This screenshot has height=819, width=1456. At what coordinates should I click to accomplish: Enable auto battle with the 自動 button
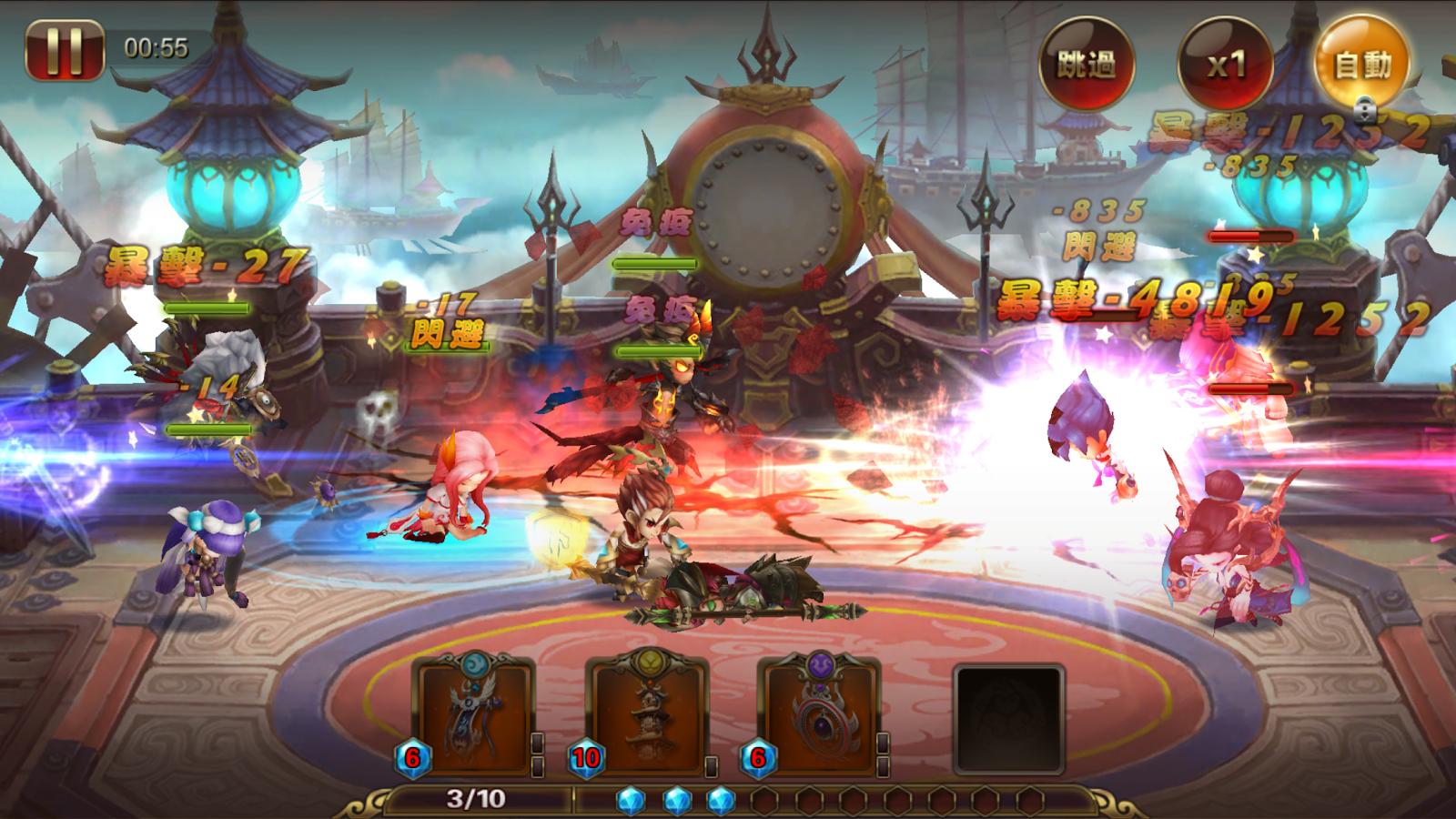coord(1362,63)
